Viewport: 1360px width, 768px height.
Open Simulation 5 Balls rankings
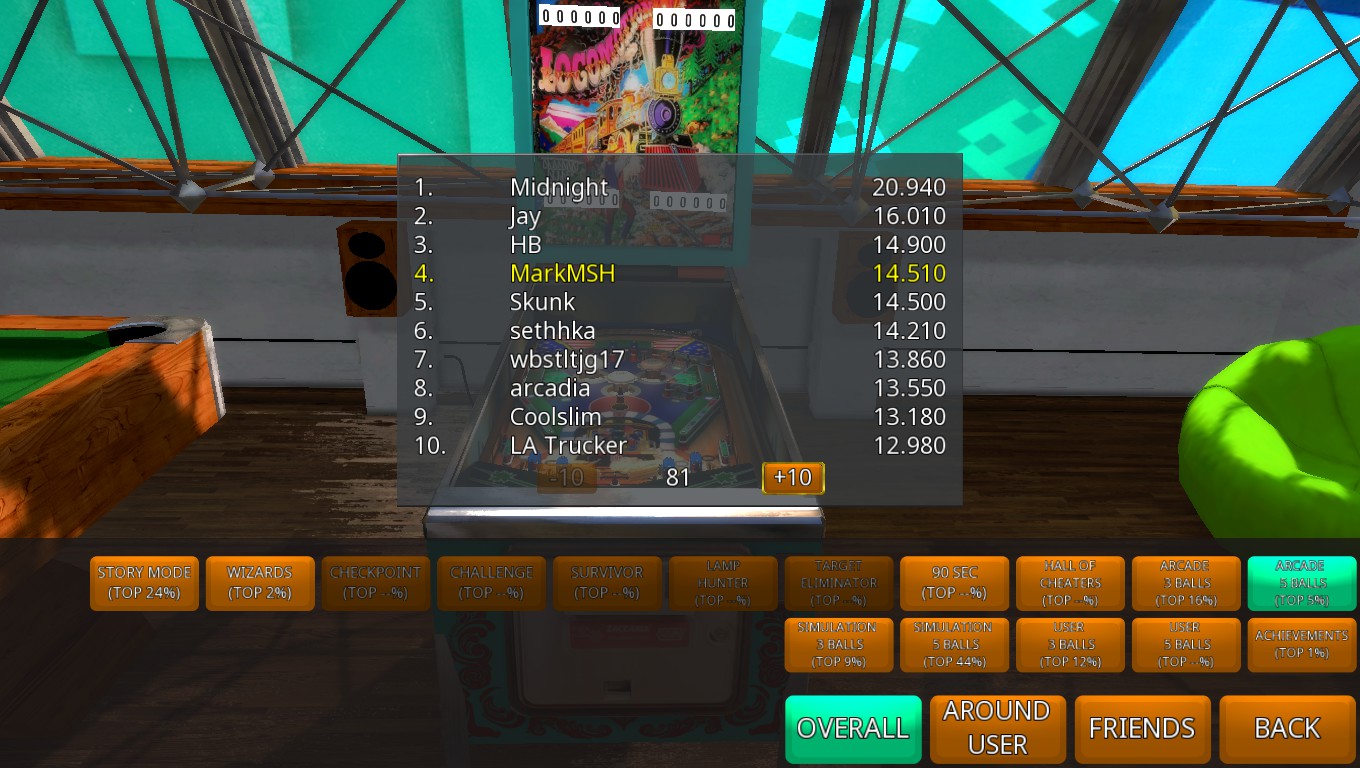pyautogui.click(x=954, y=645)
